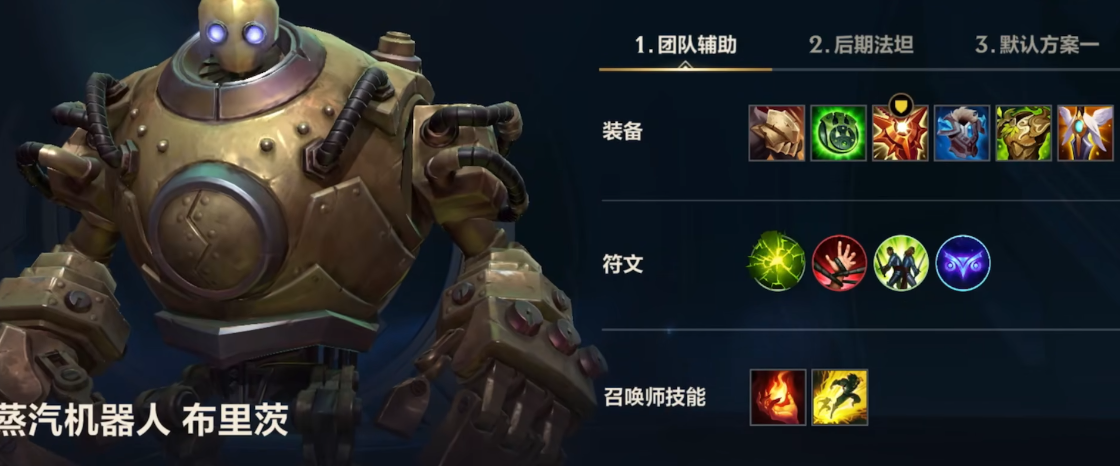Select the winged staff item

click(1085, 133)
